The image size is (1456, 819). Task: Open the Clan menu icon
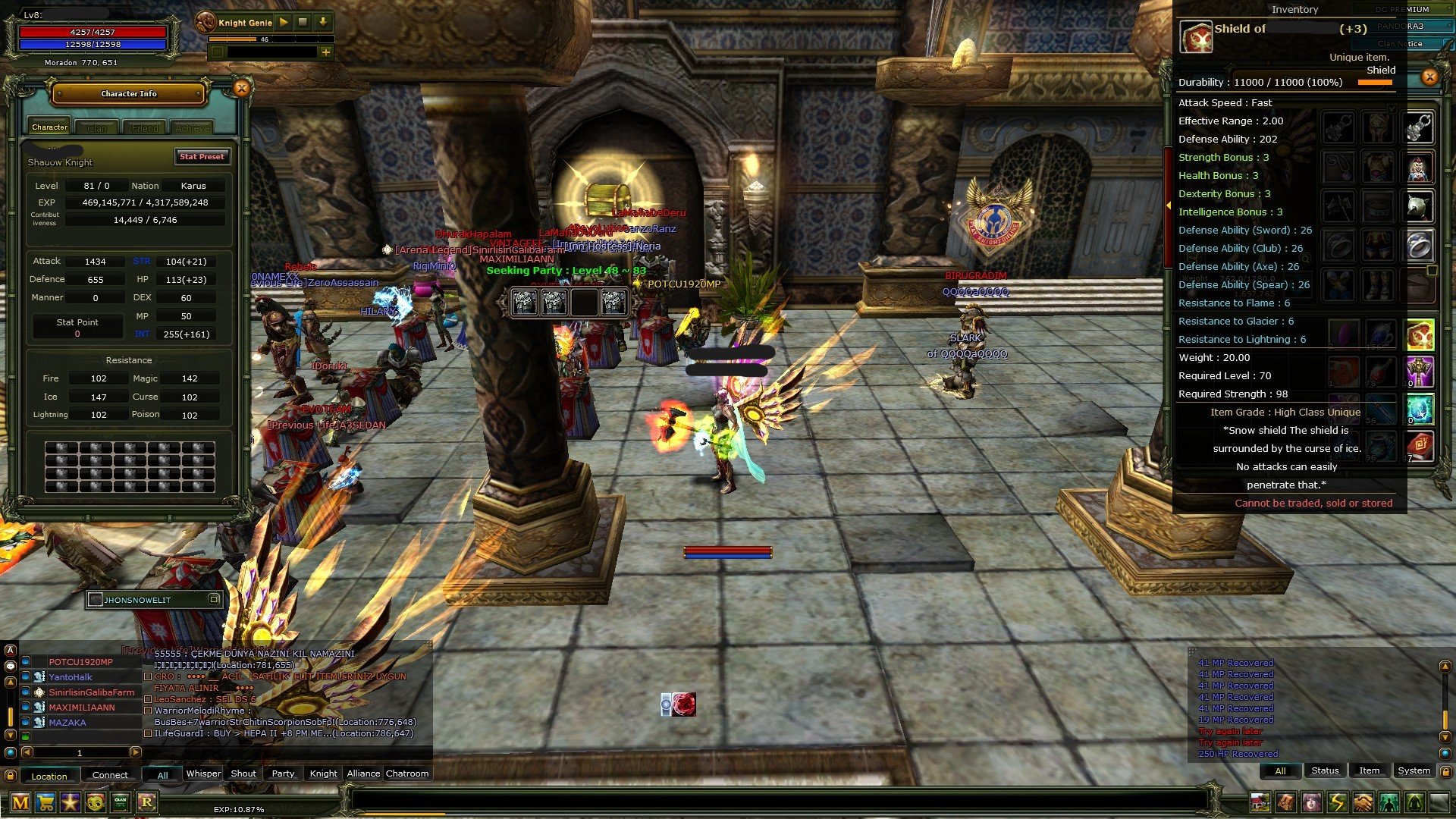[x=120, y=803]
